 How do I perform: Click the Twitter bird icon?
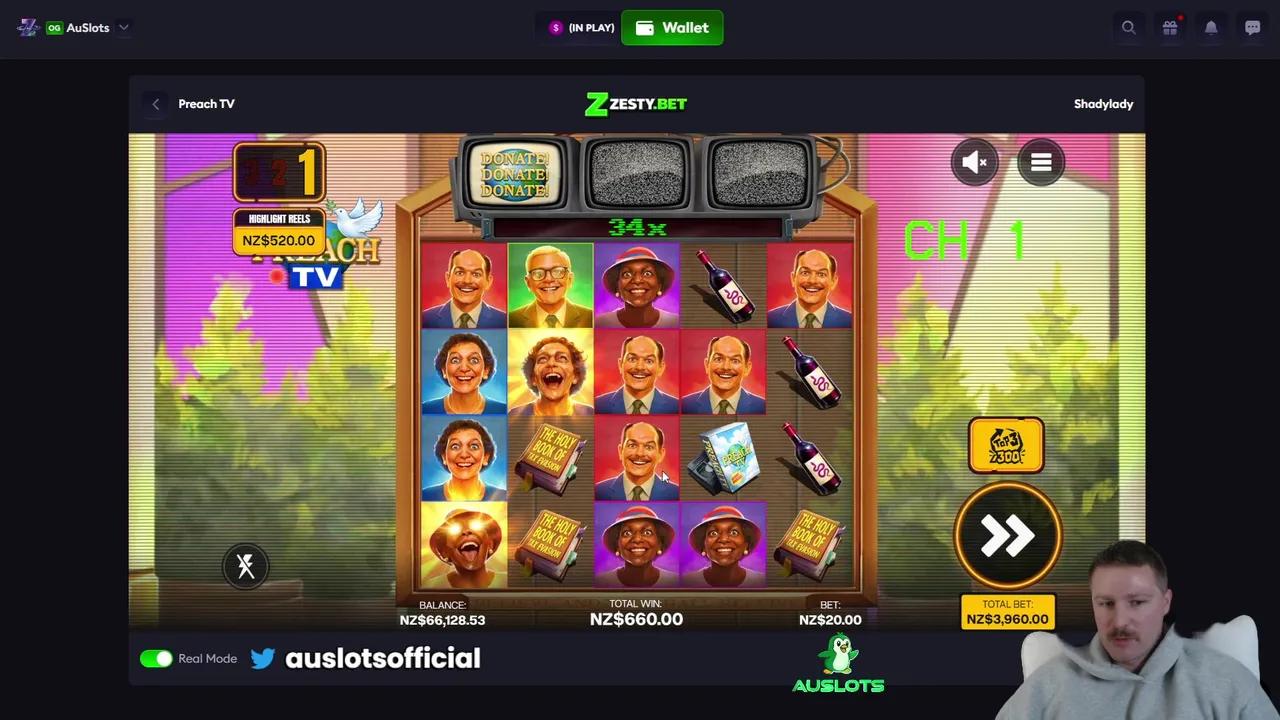pos(262,658)
